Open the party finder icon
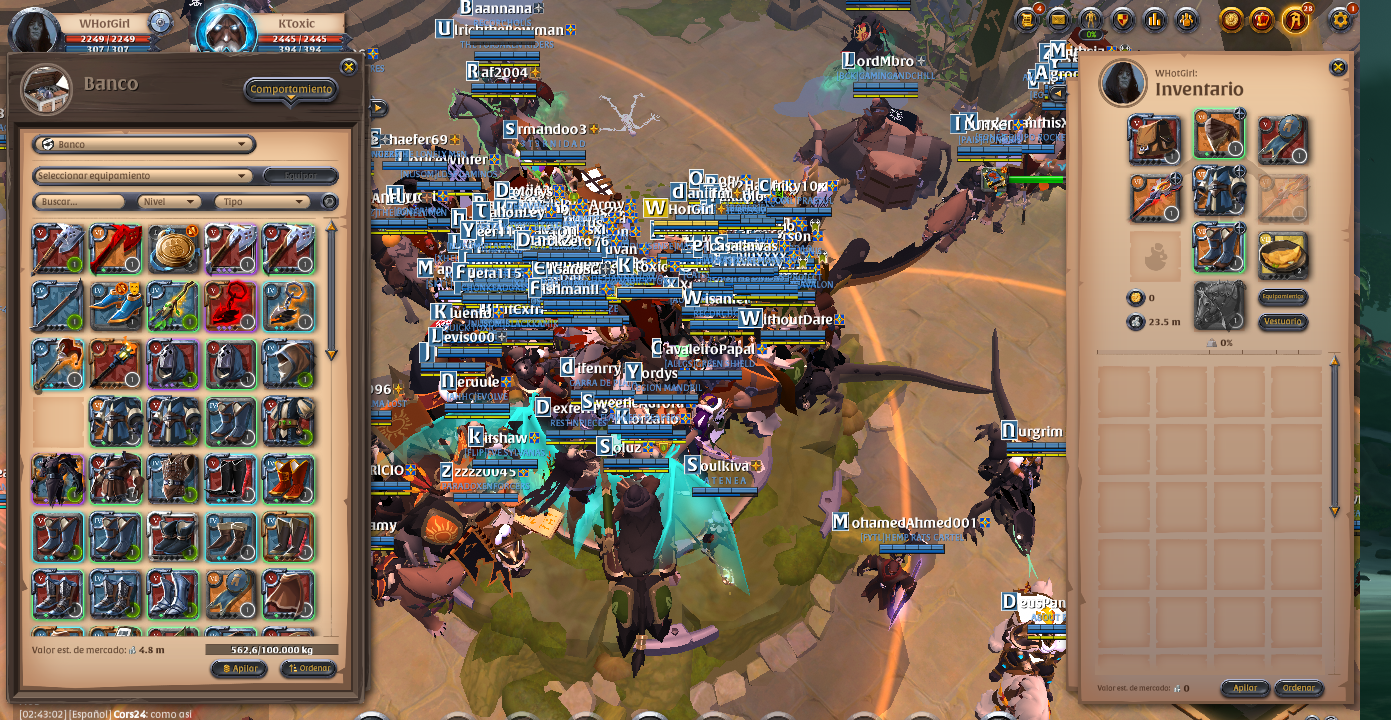The width and height of the screenshot is (1391, 720). click(x=1184, y=19)
